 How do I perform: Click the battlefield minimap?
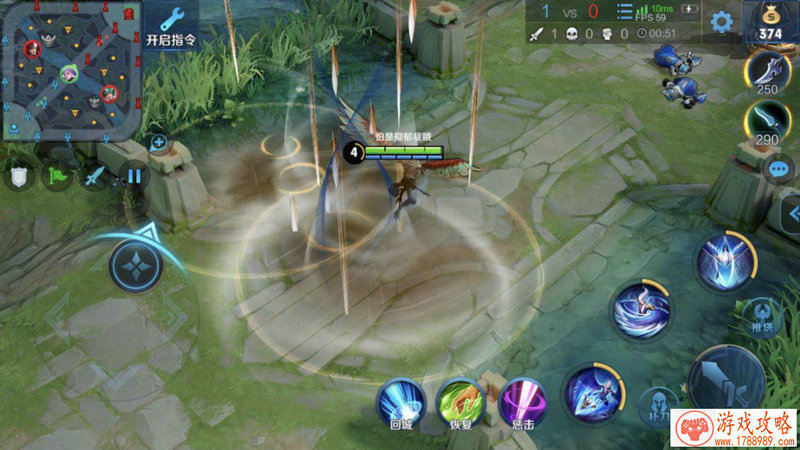click(68, 71)
